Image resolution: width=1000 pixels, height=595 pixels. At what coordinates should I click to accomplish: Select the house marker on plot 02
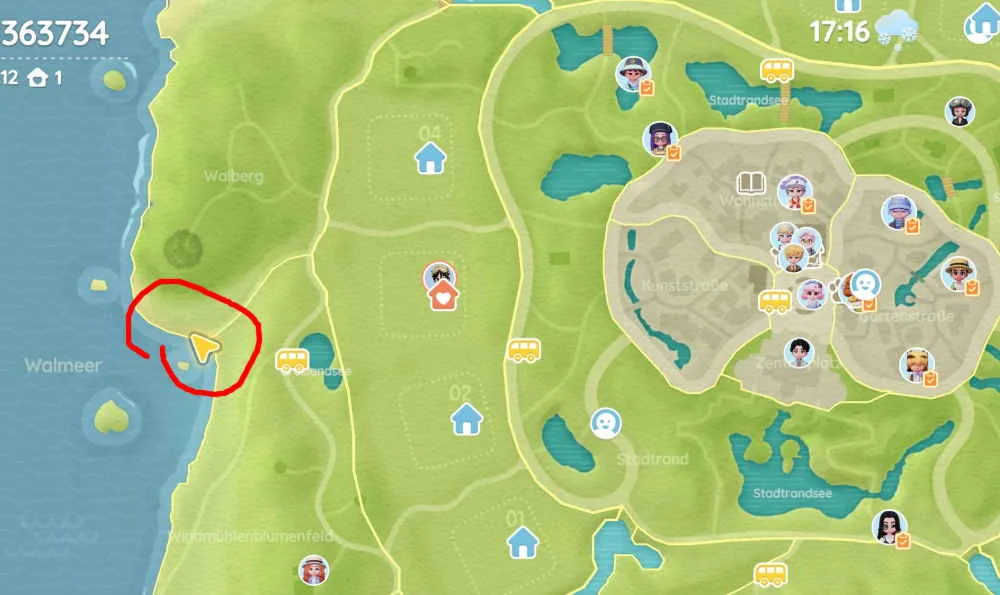pyautogui.click(x=466, y=419)
